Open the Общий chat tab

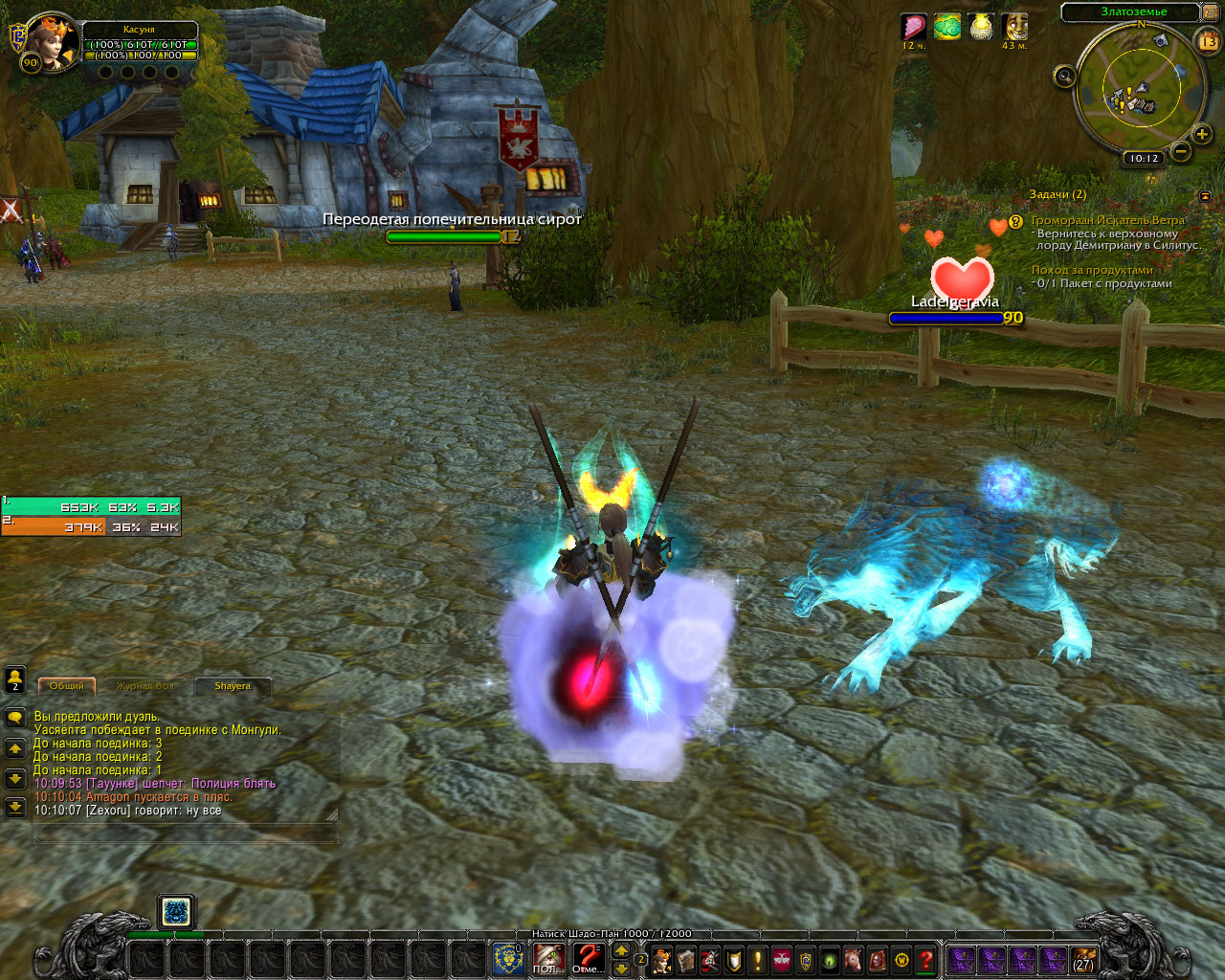(66, 686)
